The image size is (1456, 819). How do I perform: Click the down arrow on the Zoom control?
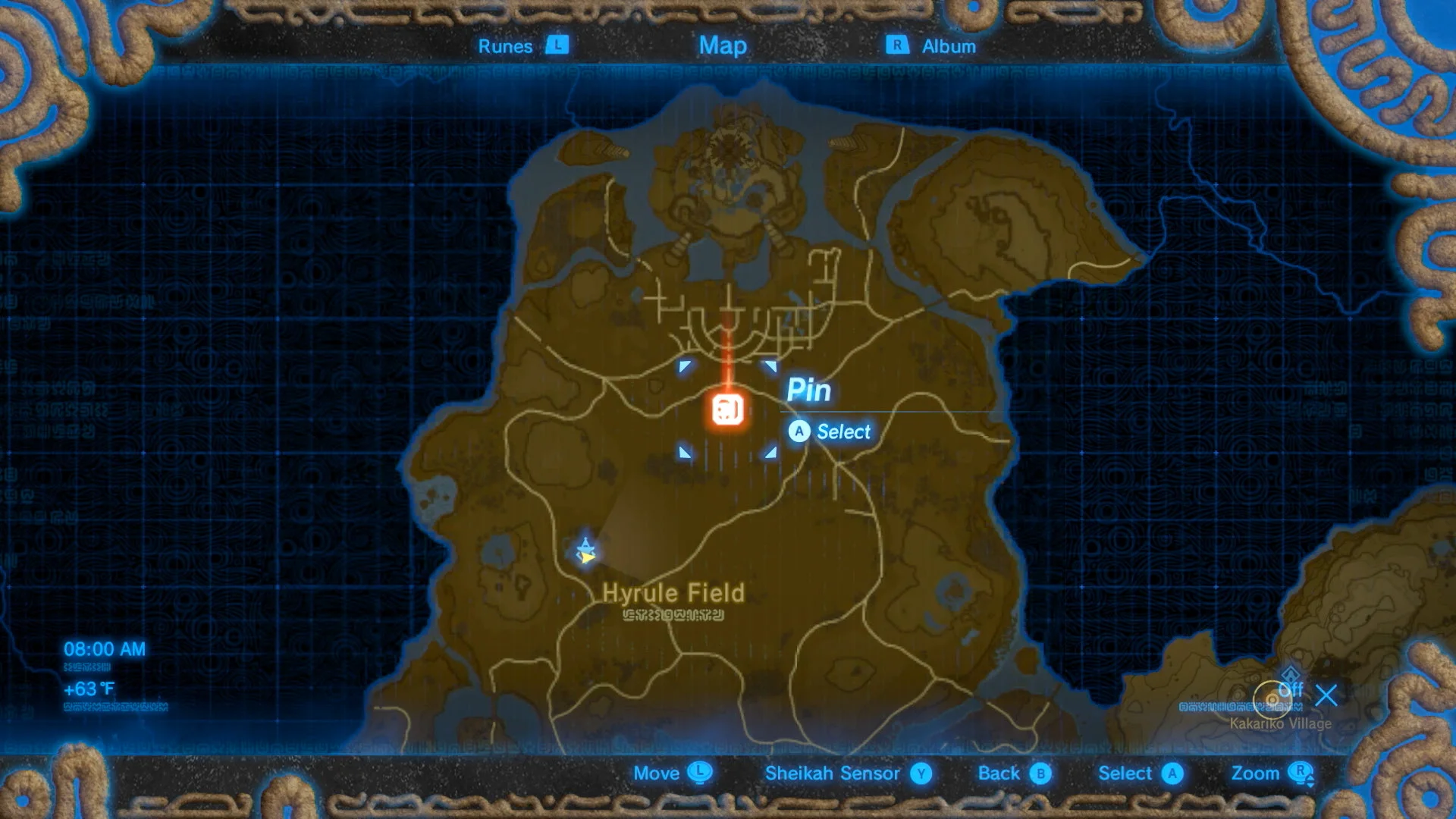coord(1310,787)
